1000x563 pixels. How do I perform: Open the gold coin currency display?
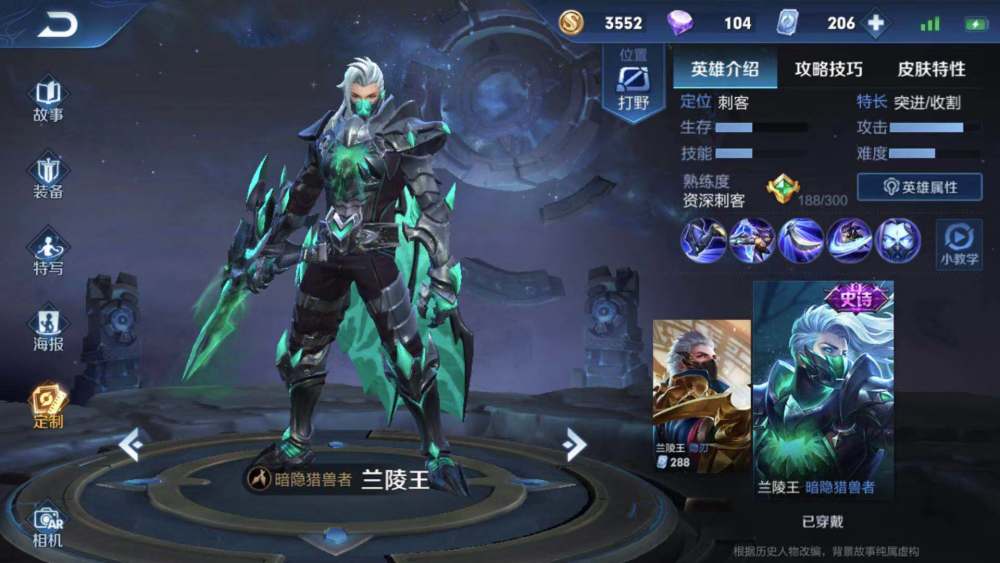pyautogui.click(x=602, y=23)
